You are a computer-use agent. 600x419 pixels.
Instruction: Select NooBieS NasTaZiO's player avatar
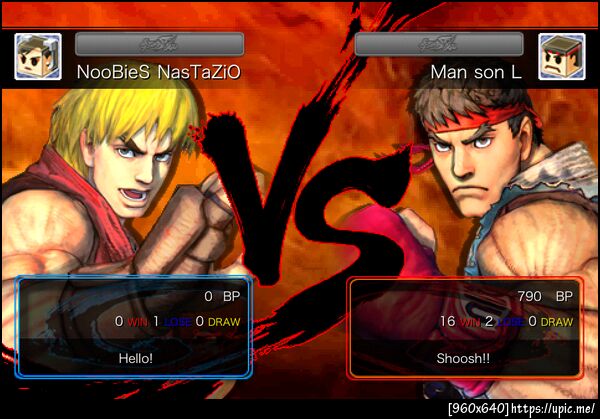point(38,57)
